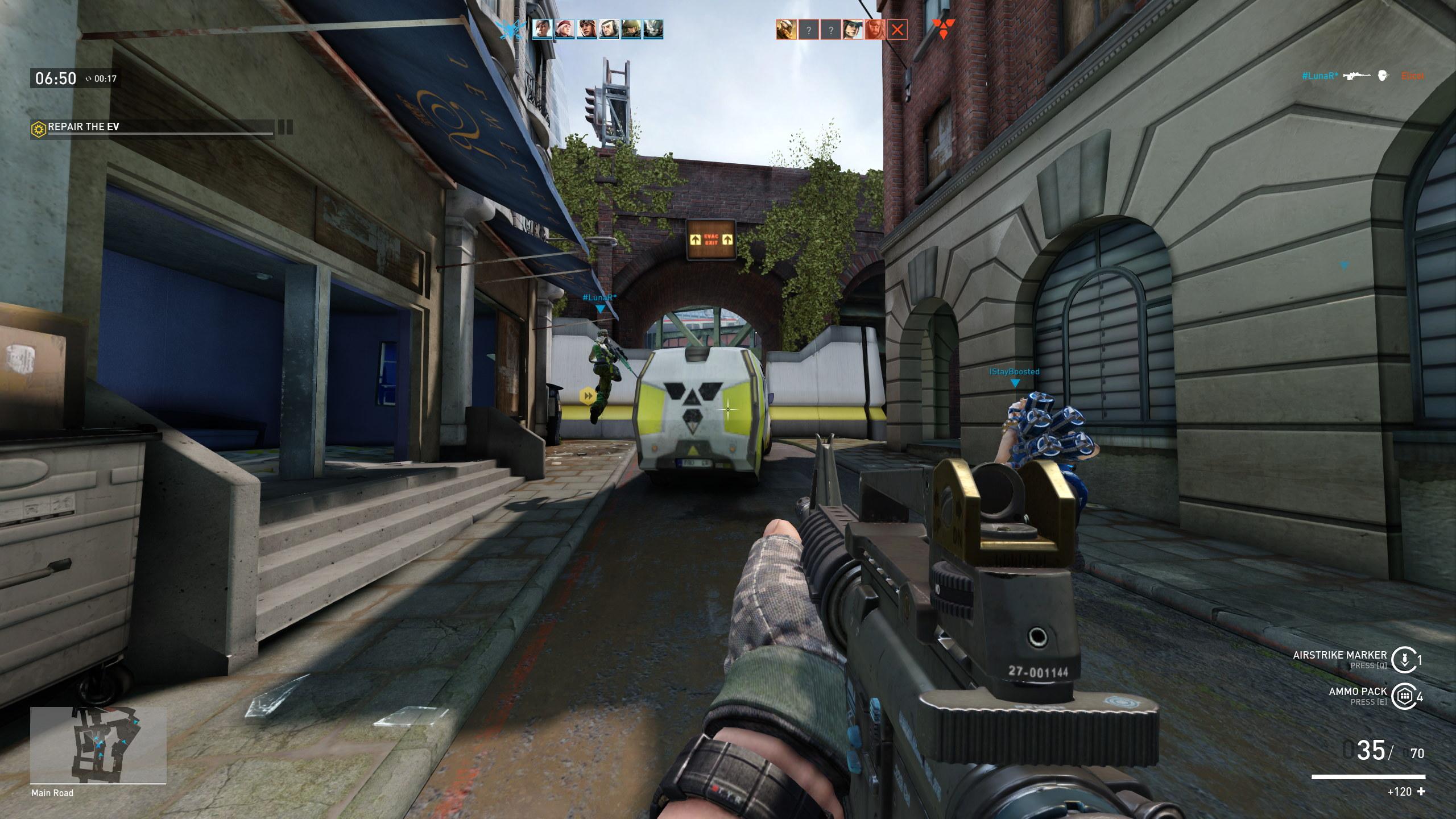1456x819 pixels.
Task: Click the sniper rifle kill feed icon
Action: [1358, 76]
